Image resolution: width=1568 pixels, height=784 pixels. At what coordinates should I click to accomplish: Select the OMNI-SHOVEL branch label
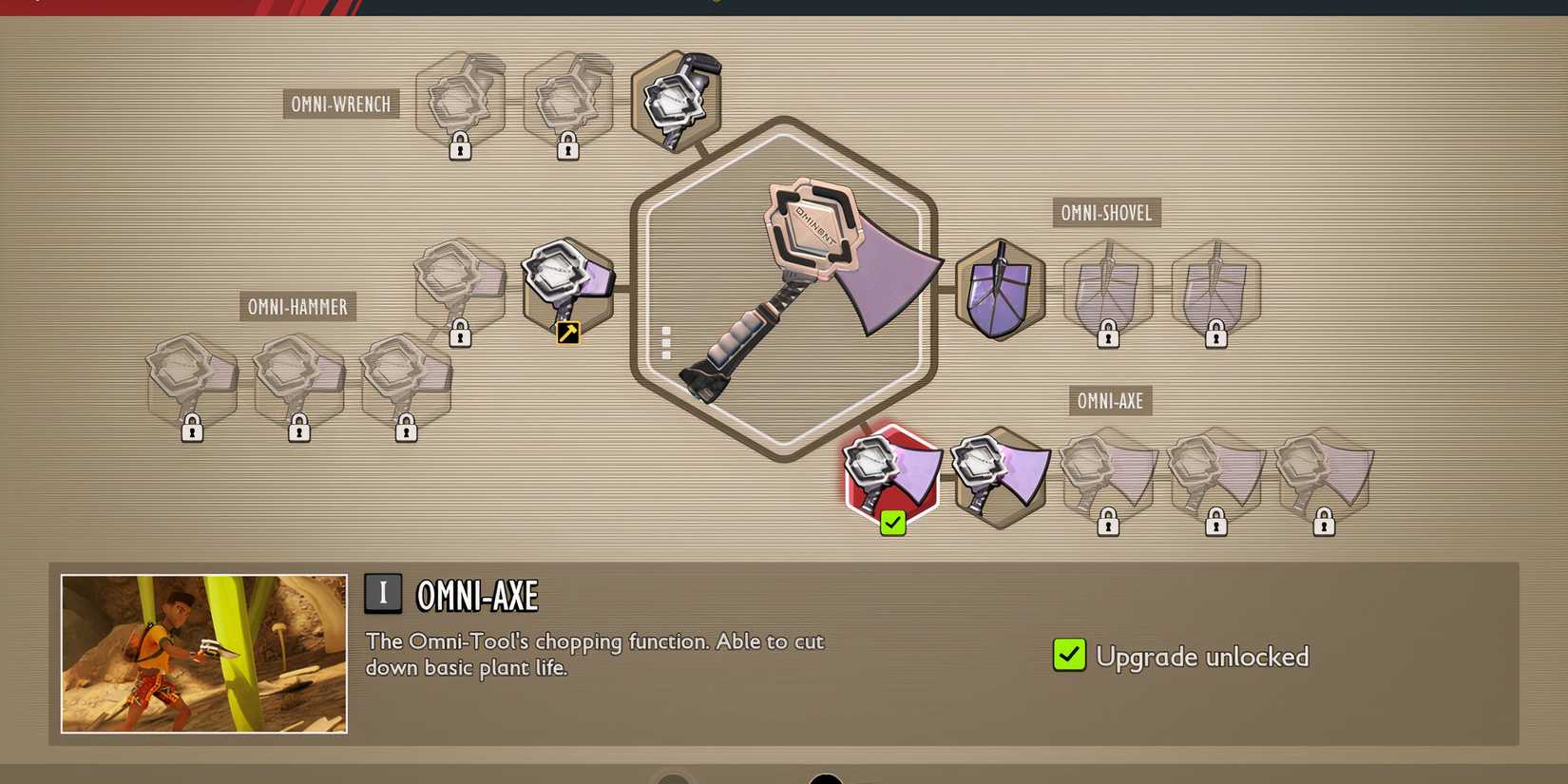pyautogui.click(x=1106, y=213)
